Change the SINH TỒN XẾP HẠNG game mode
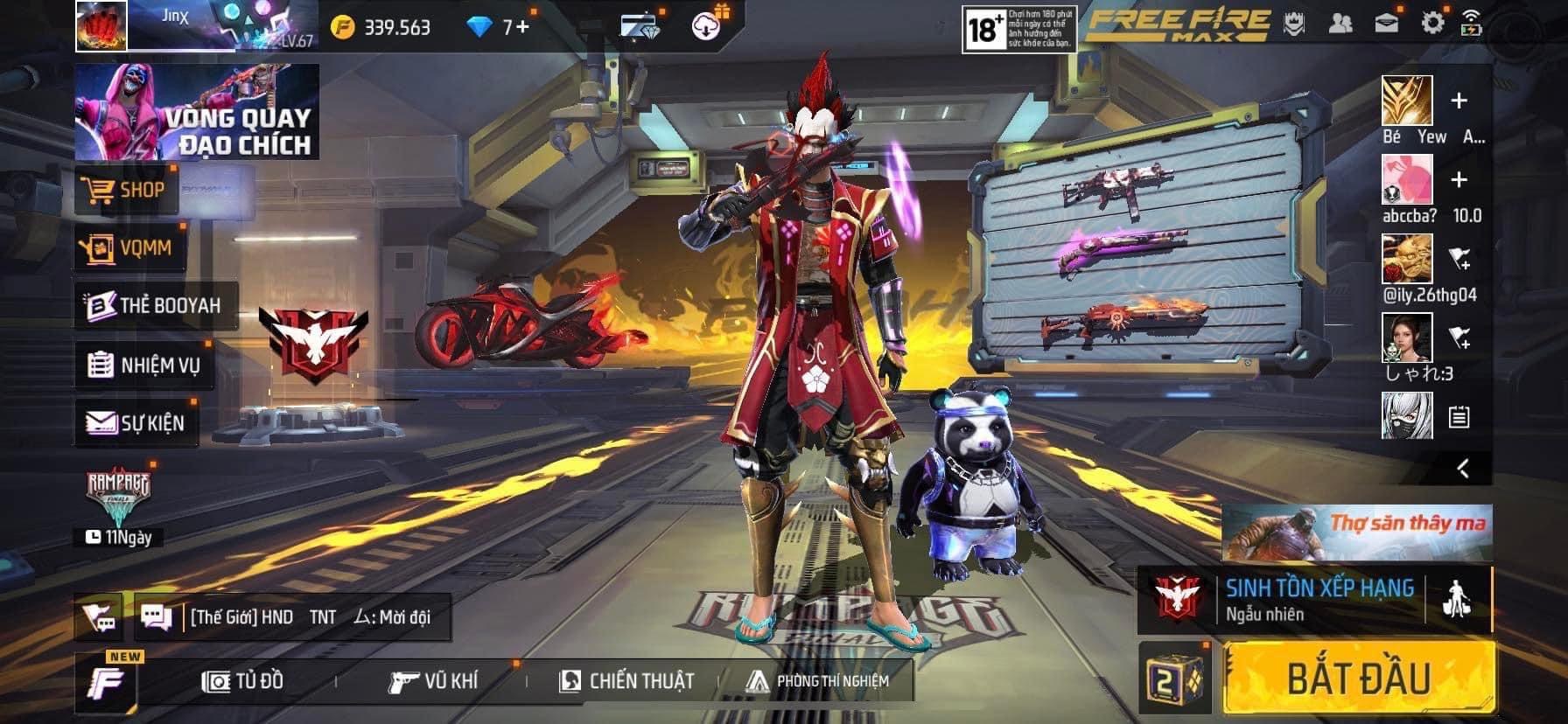The image size is (1568, 724). point(1317,599)
